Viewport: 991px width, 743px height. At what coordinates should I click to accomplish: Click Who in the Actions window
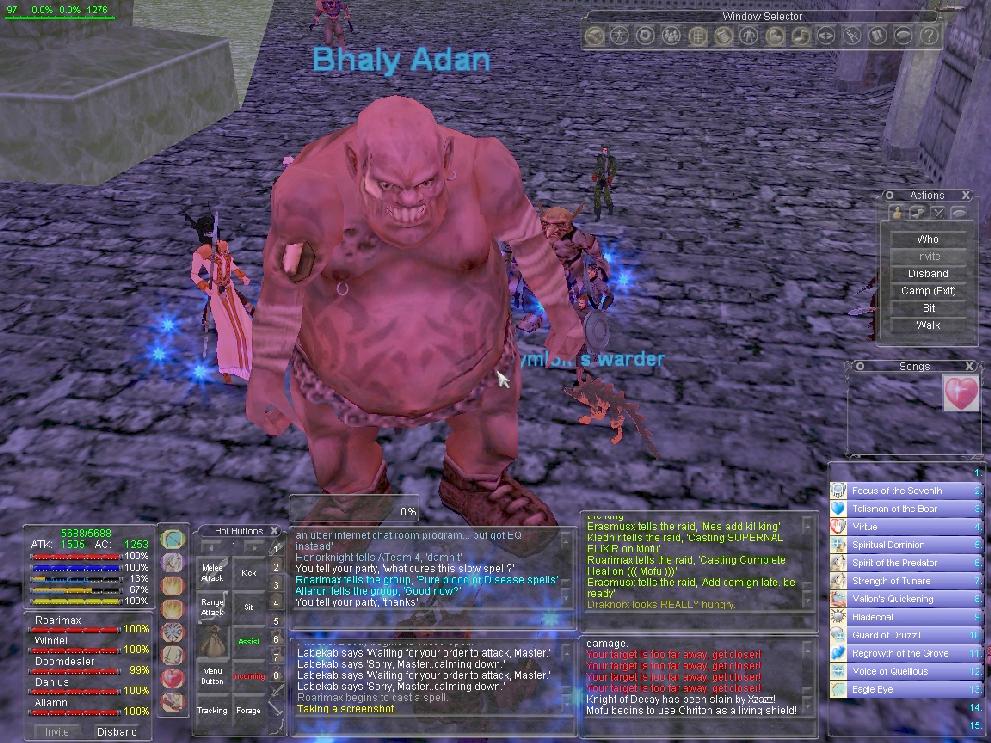pyautogui.click(x=928, y=239)
